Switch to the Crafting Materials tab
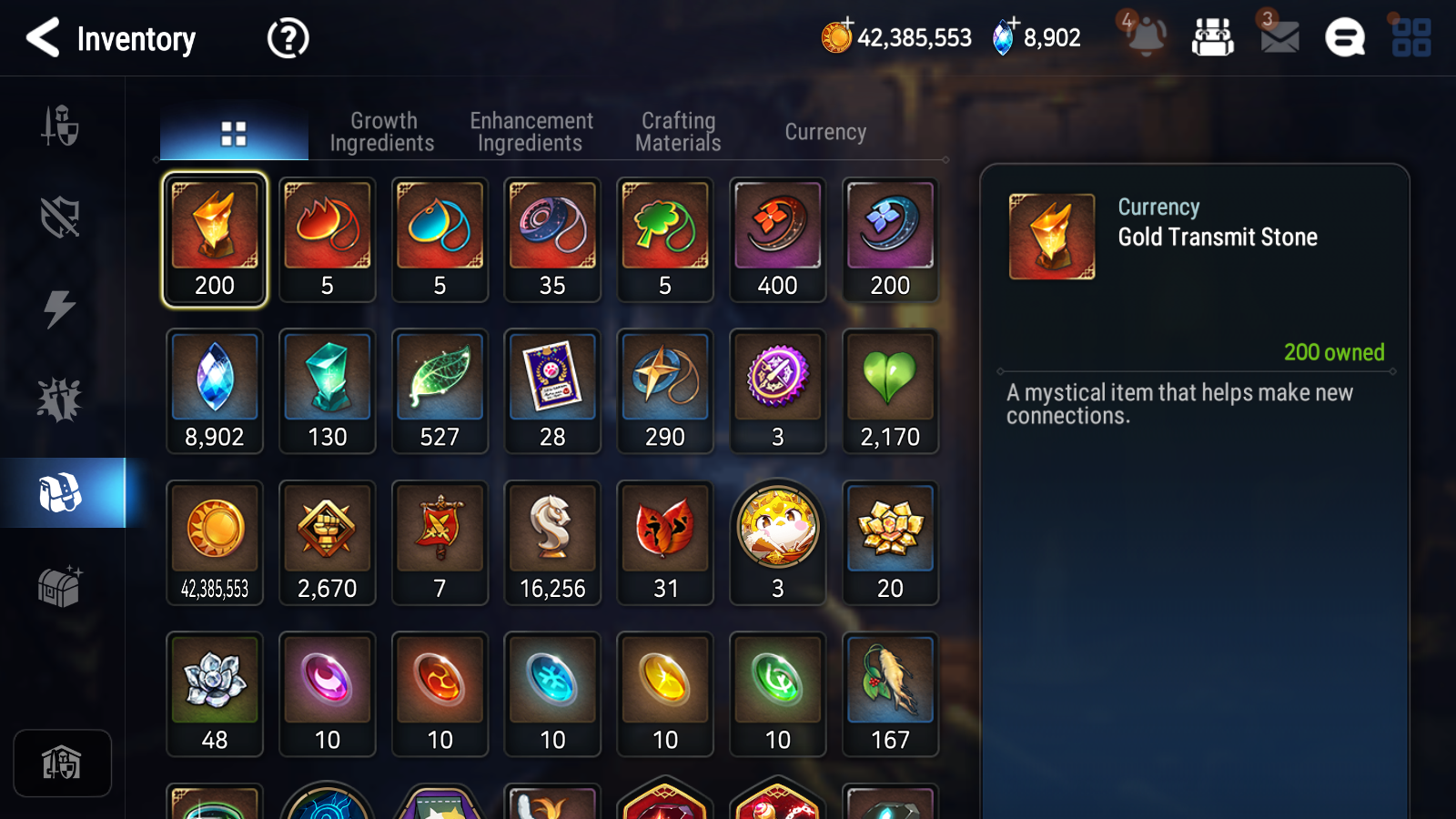This screenshot has height=819, width=1456. 677,131
